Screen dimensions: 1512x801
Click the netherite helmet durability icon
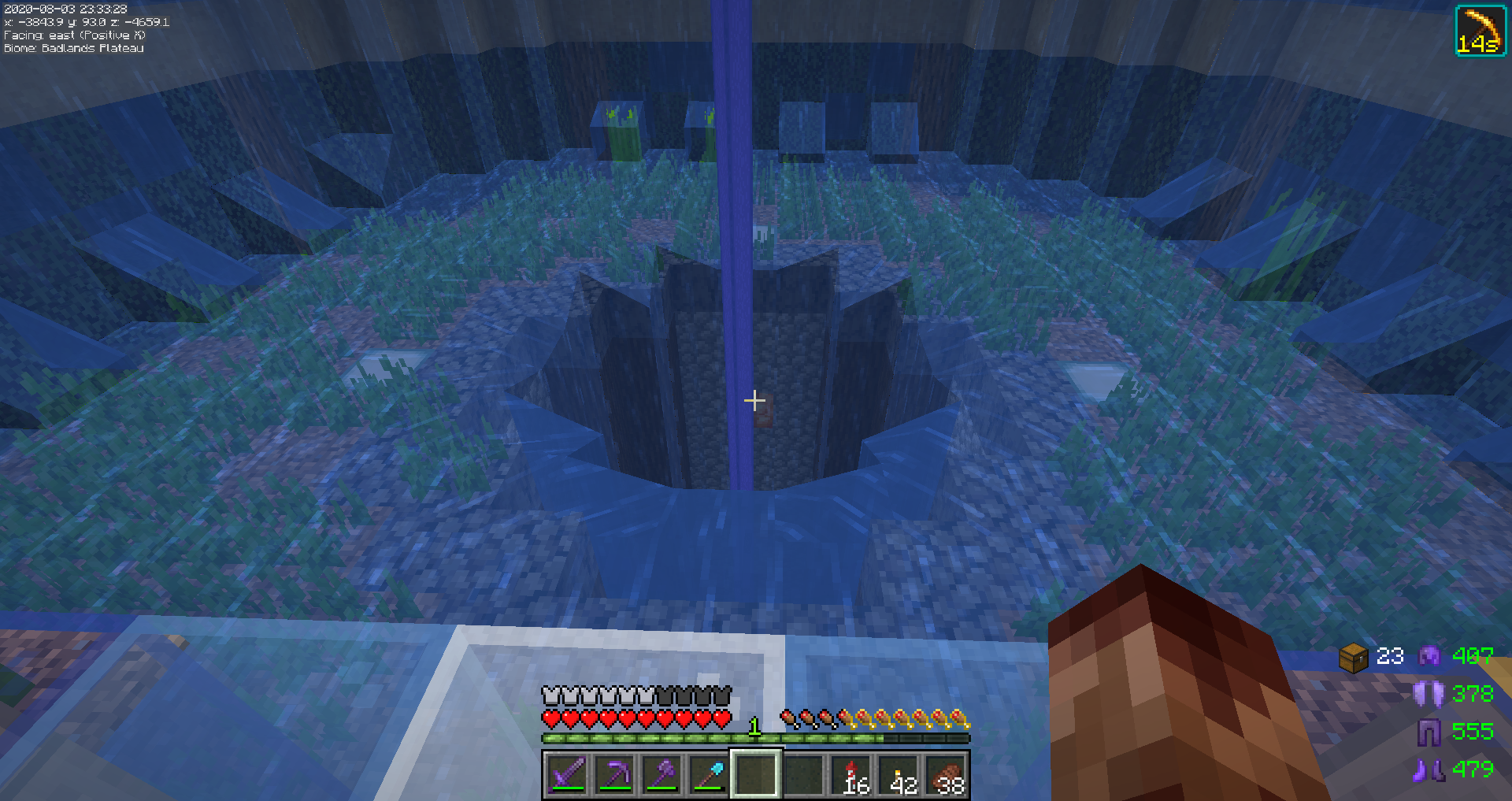coord(1429,656)
